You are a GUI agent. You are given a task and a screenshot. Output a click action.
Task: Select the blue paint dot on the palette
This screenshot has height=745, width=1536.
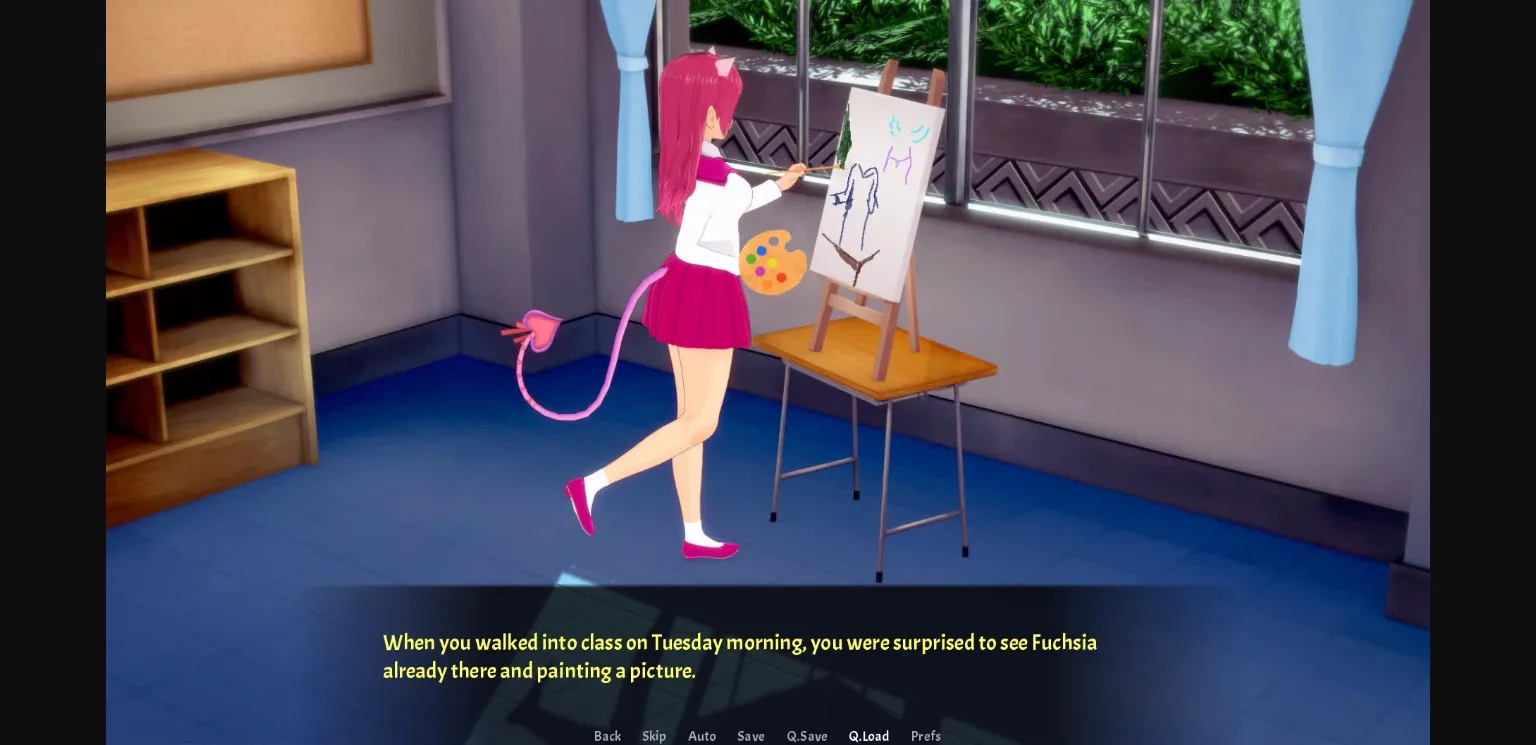(x=761, y=251)
